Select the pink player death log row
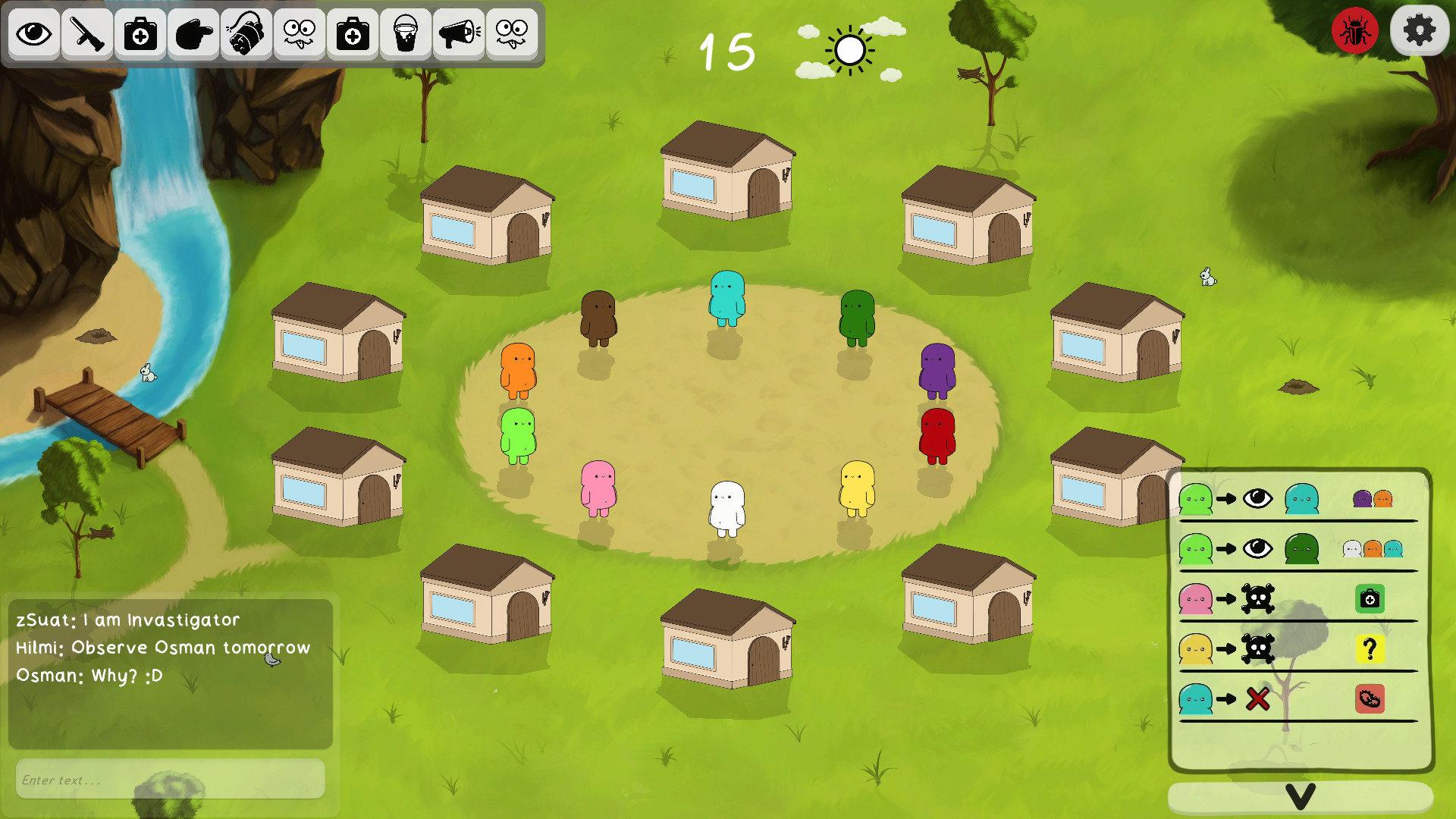1456x819 pixels. [1298, 599]
